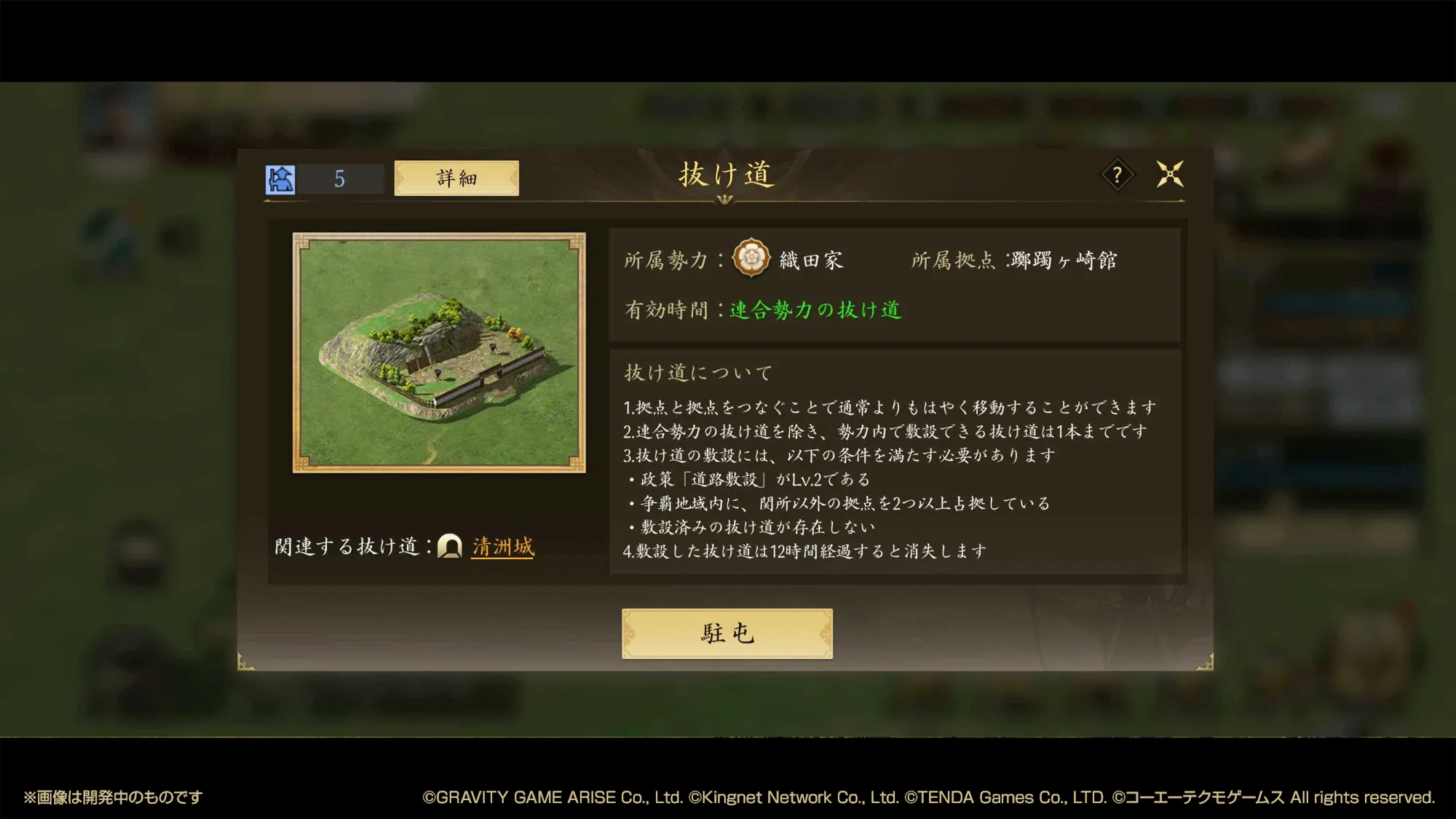This screenshot has width=1456, height=819.
Task: Click the diamond frame around the help icon
Action: 1119,173
